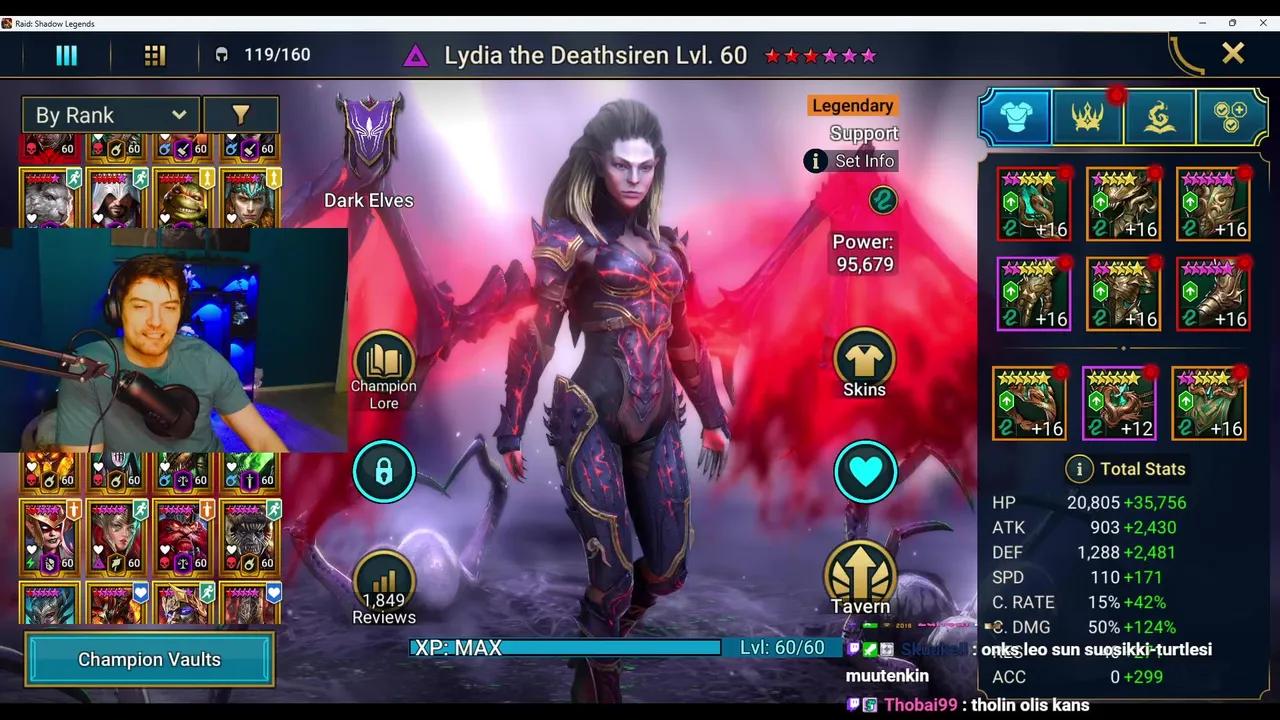Click the bars icon in top-left corner
The image size is (1280, 720).
66,54
